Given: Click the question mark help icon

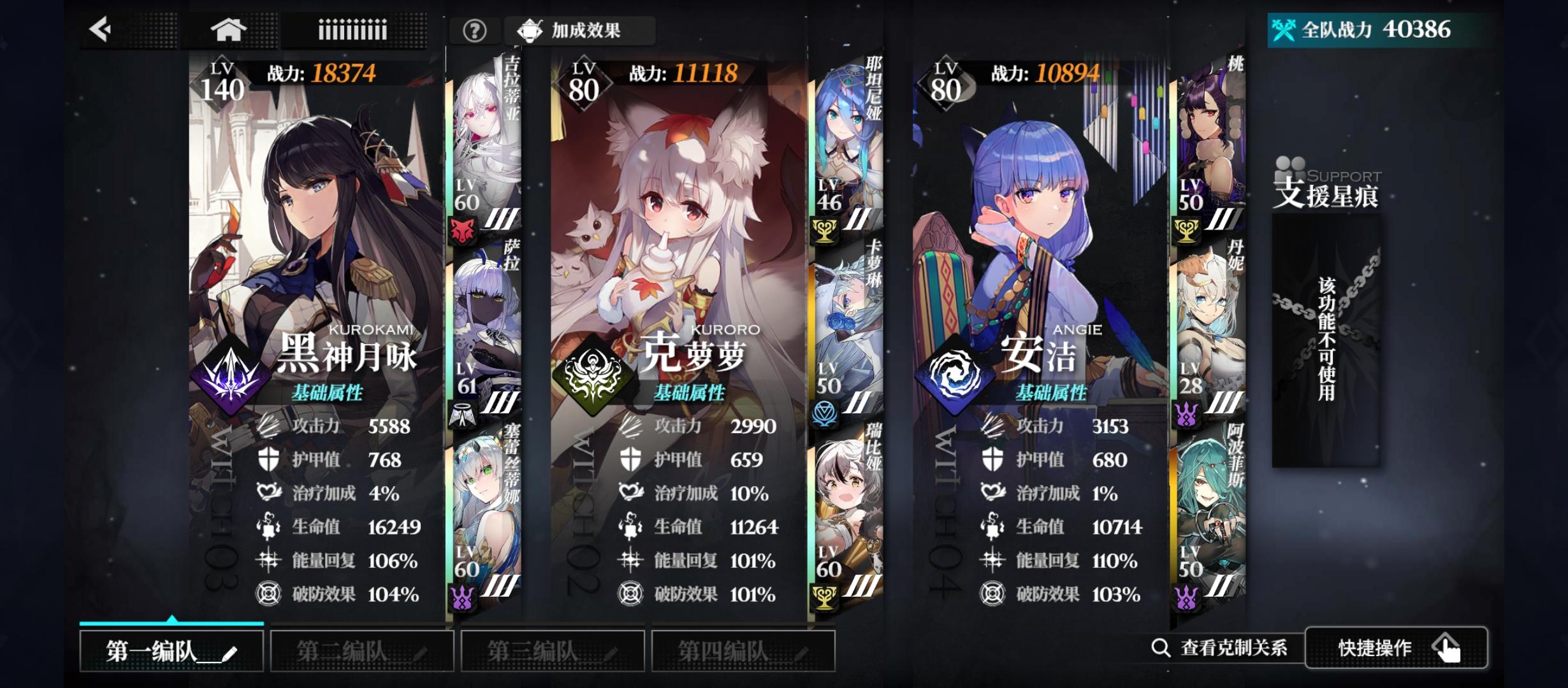Looking at the screenshot, I should pyautogui.click(x=474, y=31).
